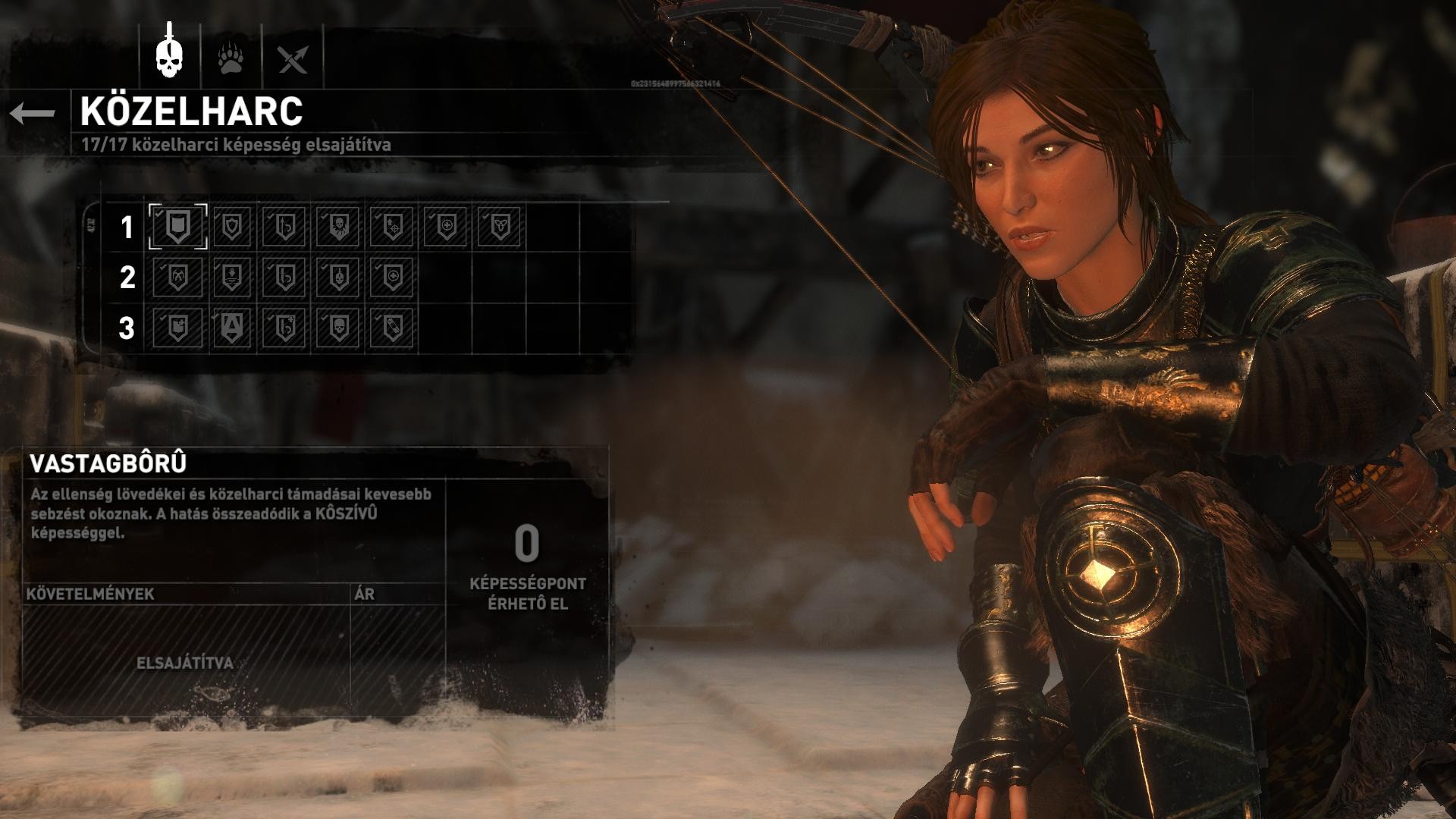Choose the knife with hook skill, tier 2

(284, 278)
